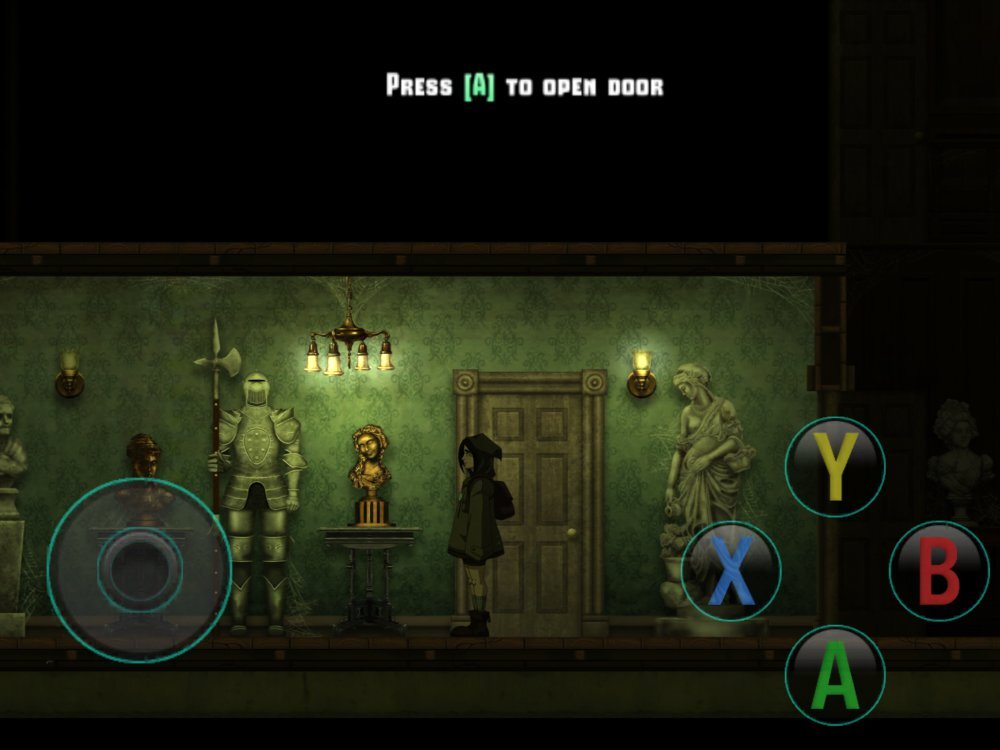Tap the blue X touch button
Screen dimensions: 1000x750
731,571
